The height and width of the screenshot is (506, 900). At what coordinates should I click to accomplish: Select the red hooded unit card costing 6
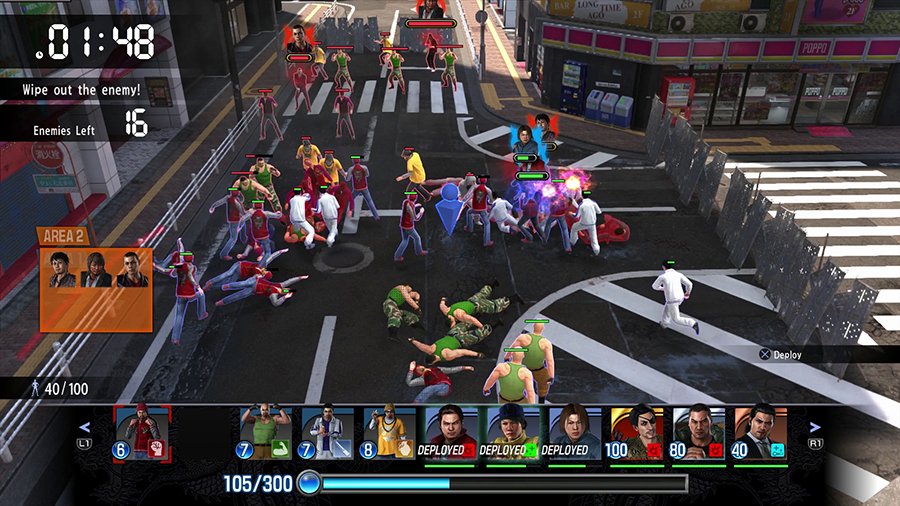pos(143,431)
